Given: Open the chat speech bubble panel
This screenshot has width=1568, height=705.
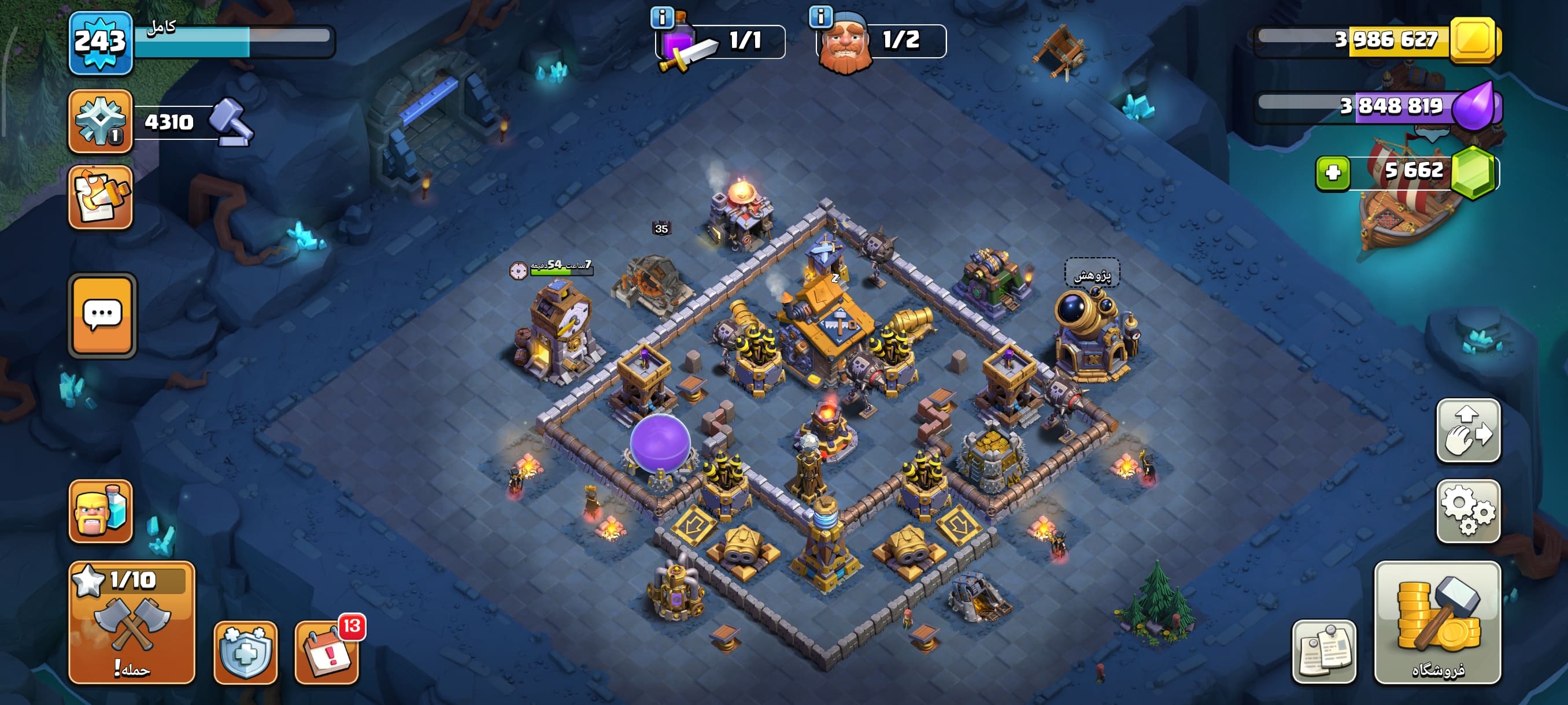Looking at the screenshot, I should click(x=102, y=314).
